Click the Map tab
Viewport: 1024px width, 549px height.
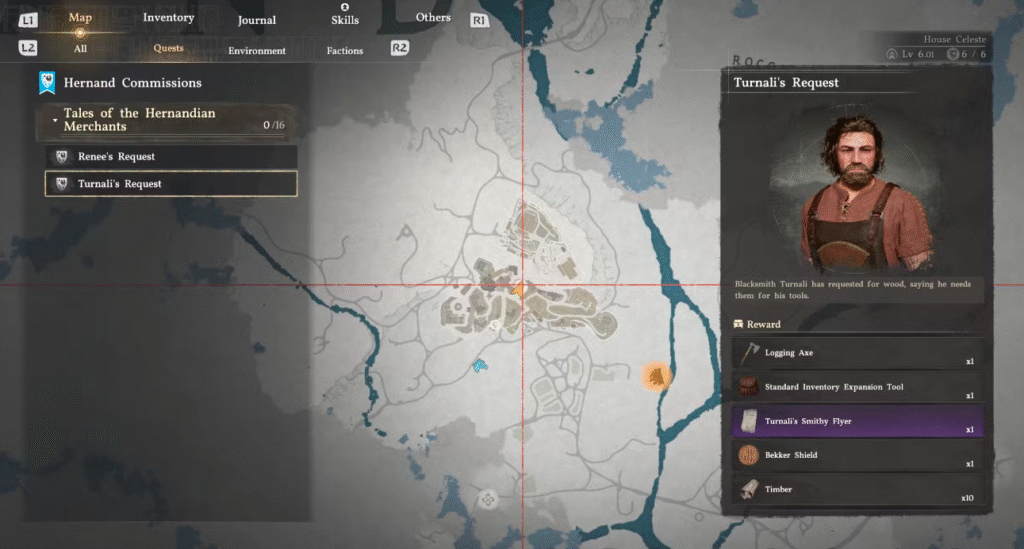[x=80, y=18]
